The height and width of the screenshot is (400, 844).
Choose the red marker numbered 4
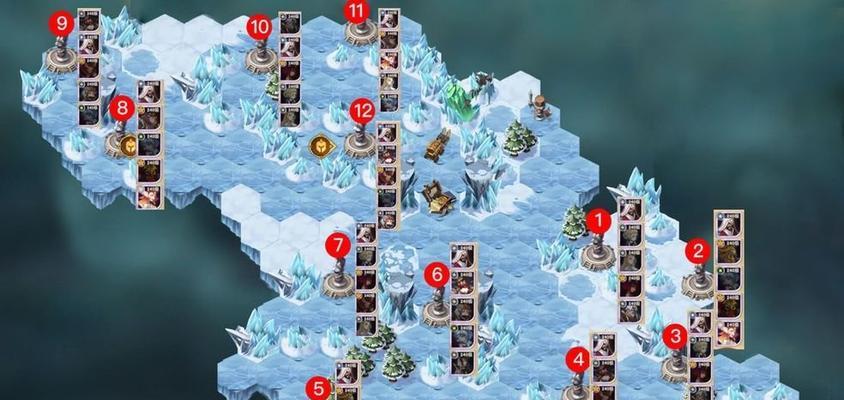[x=578, y=360]
